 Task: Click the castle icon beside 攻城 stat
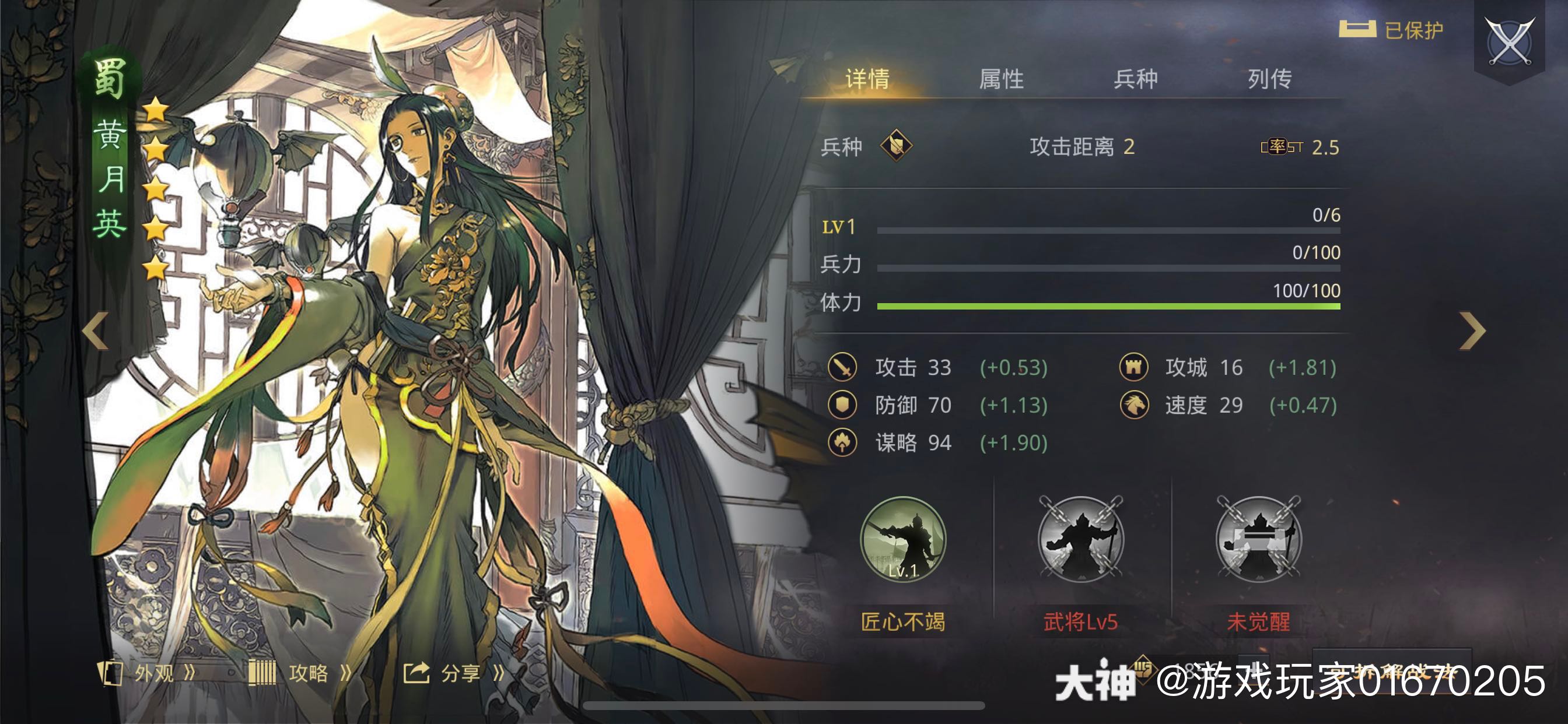(x=1136, y=367)
